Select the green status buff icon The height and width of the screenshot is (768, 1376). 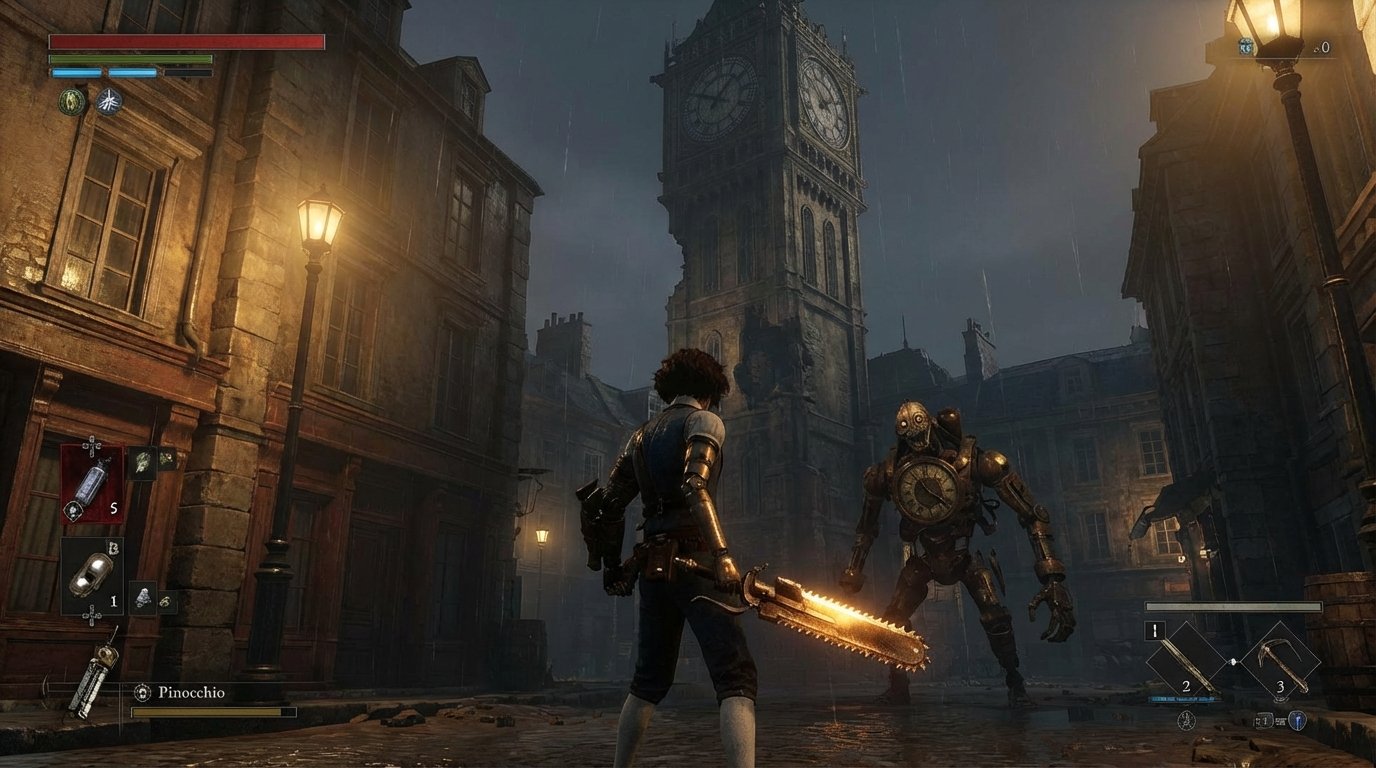tap(71, 101)
